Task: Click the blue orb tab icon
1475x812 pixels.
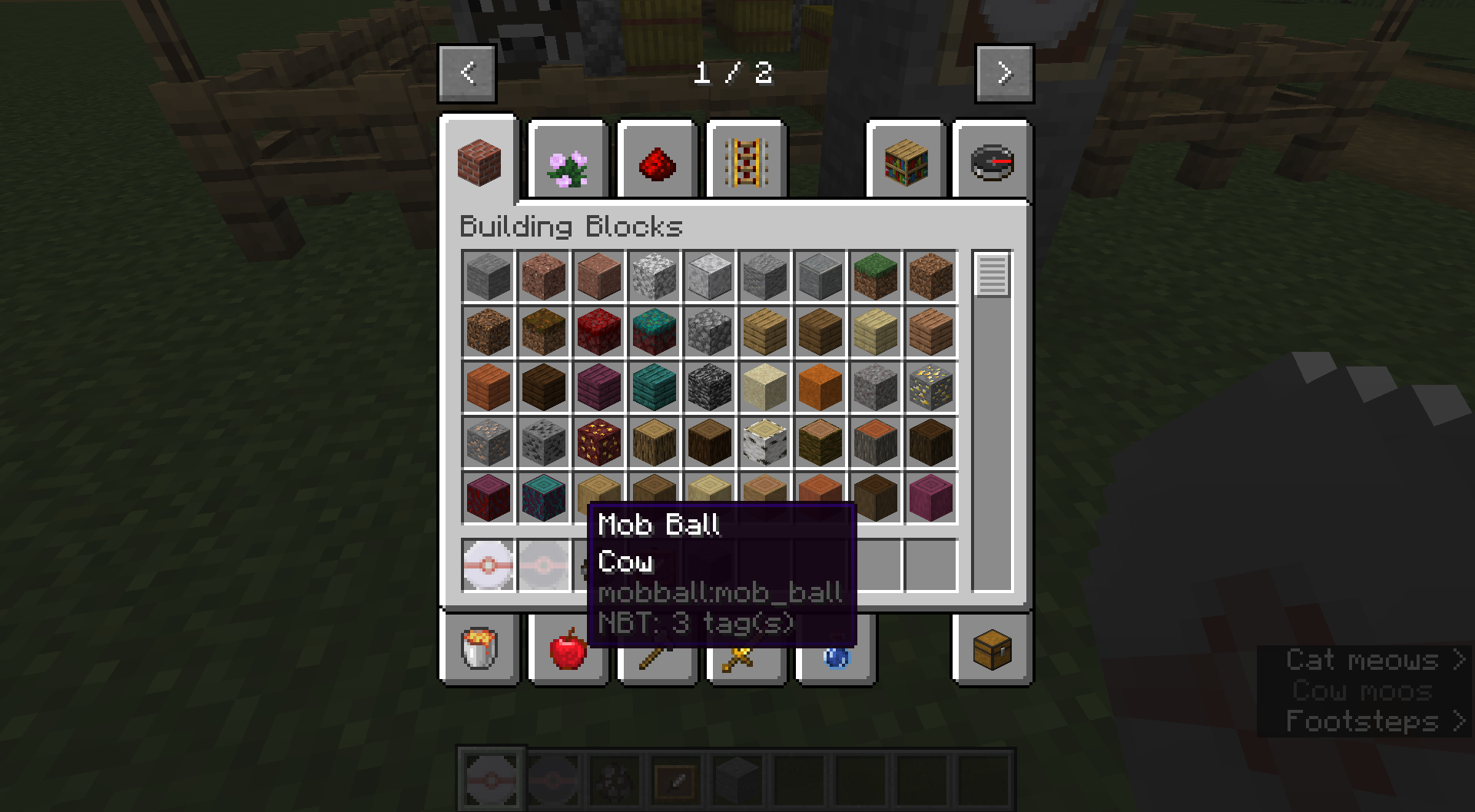Action: coord(835,653)
